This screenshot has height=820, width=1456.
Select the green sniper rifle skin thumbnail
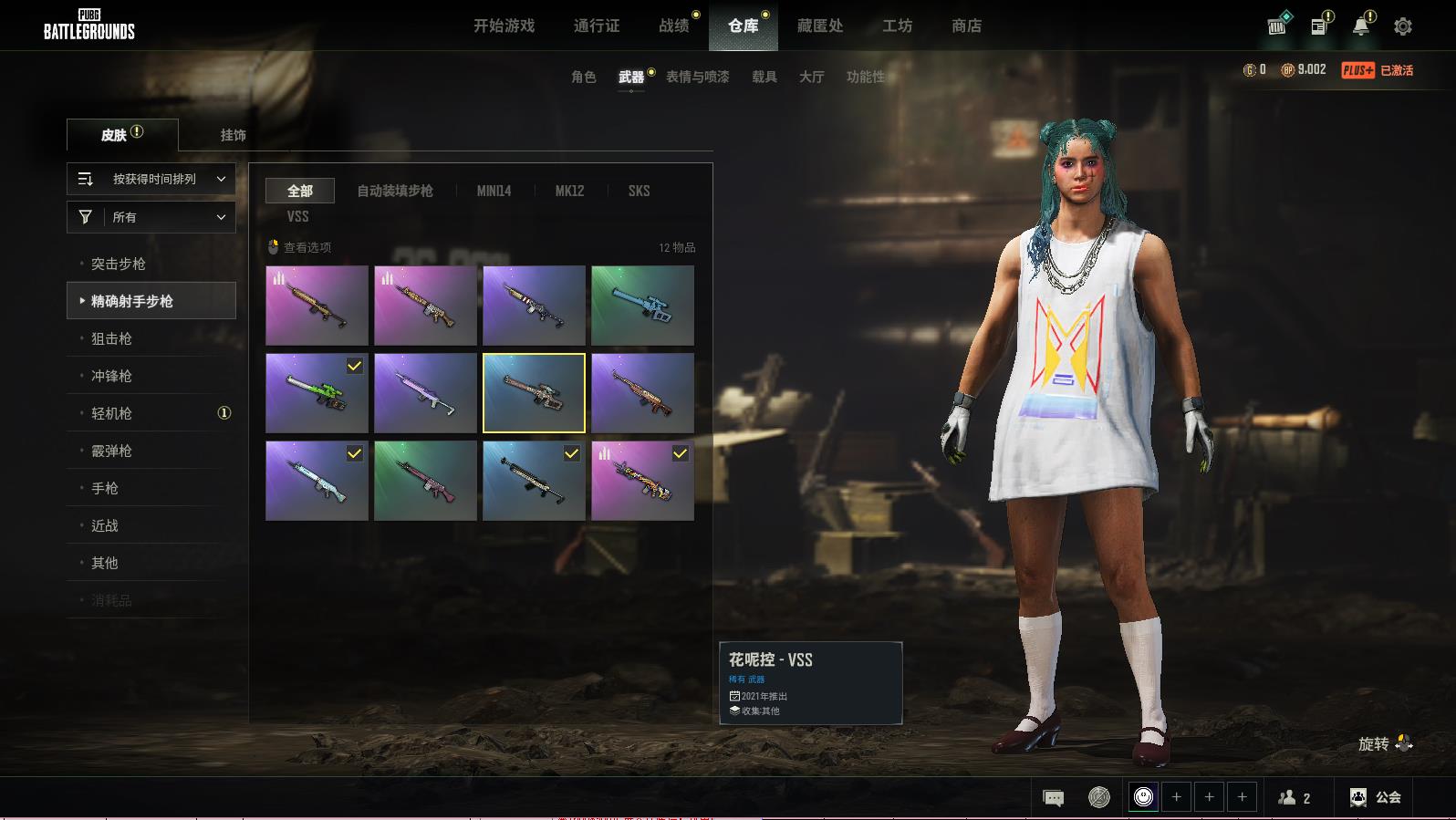pyautogui.click(x=317, y=393)
